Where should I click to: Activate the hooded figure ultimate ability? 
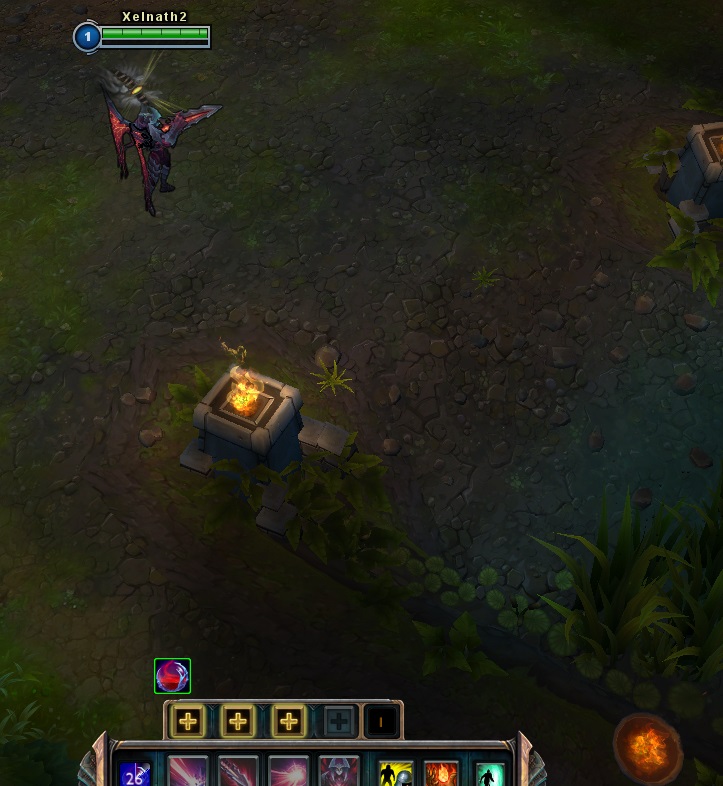(339, 772)
